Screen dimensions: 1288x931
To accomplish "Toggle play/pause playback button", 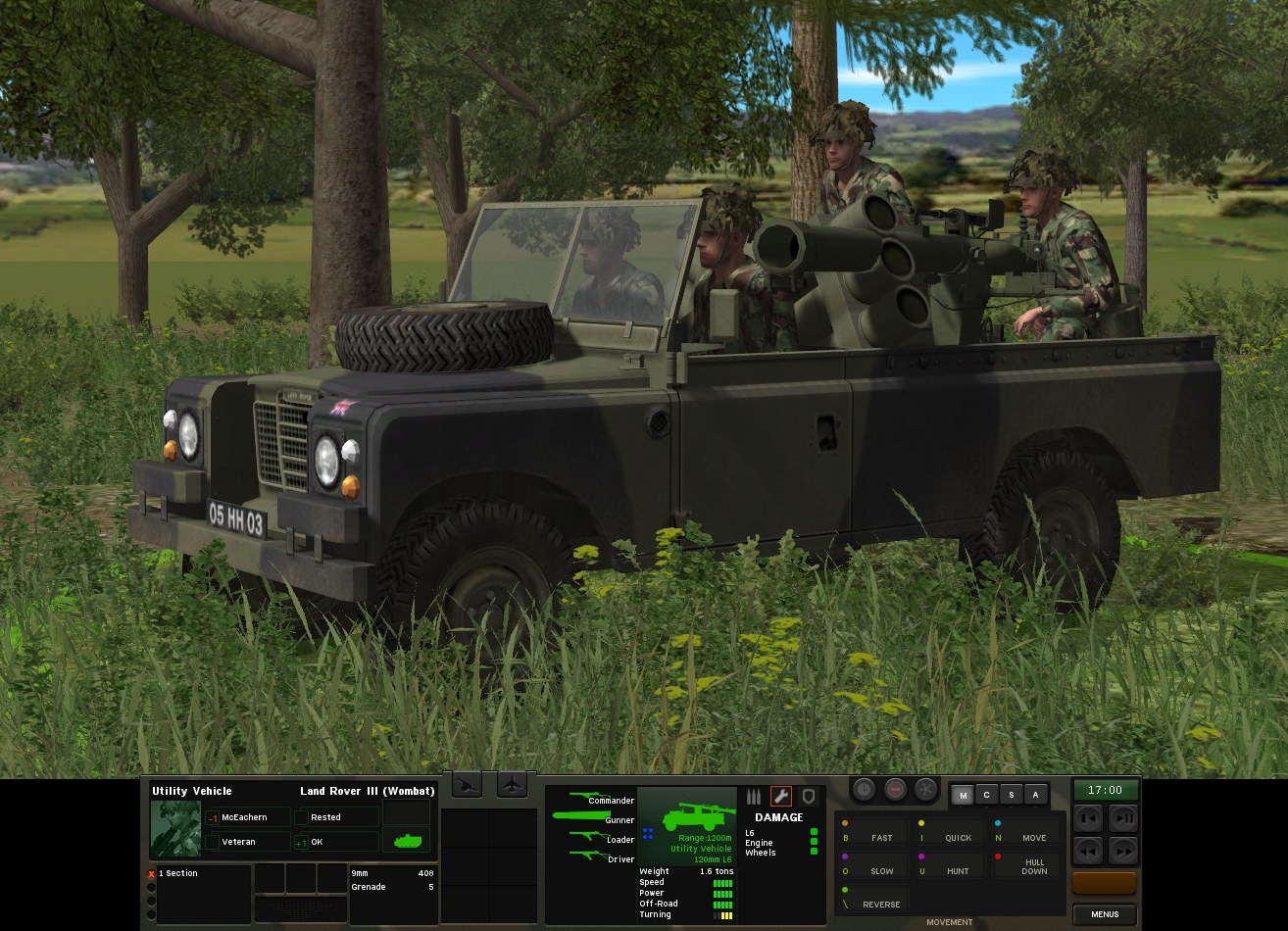I will point(1122,817).
